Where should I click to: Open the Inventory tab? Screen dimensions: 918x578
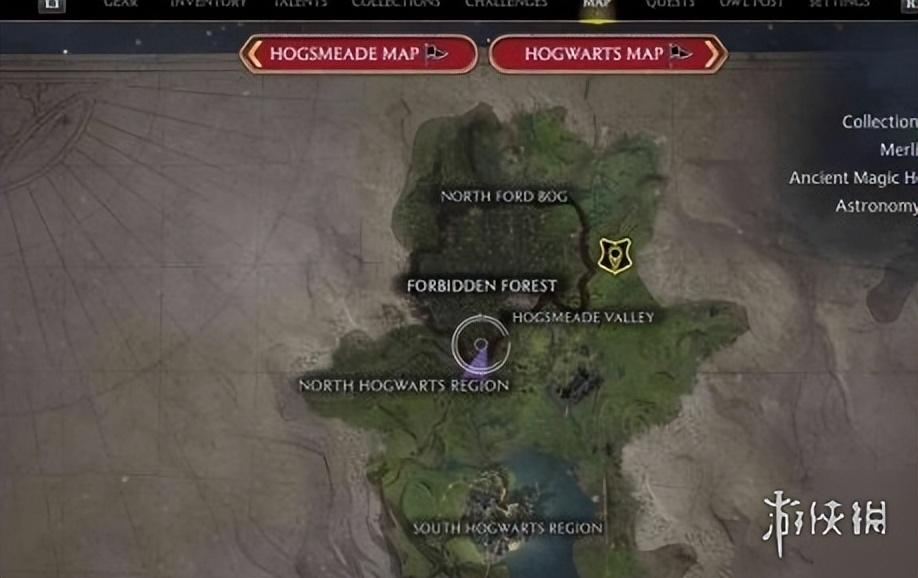coord(208,4)
